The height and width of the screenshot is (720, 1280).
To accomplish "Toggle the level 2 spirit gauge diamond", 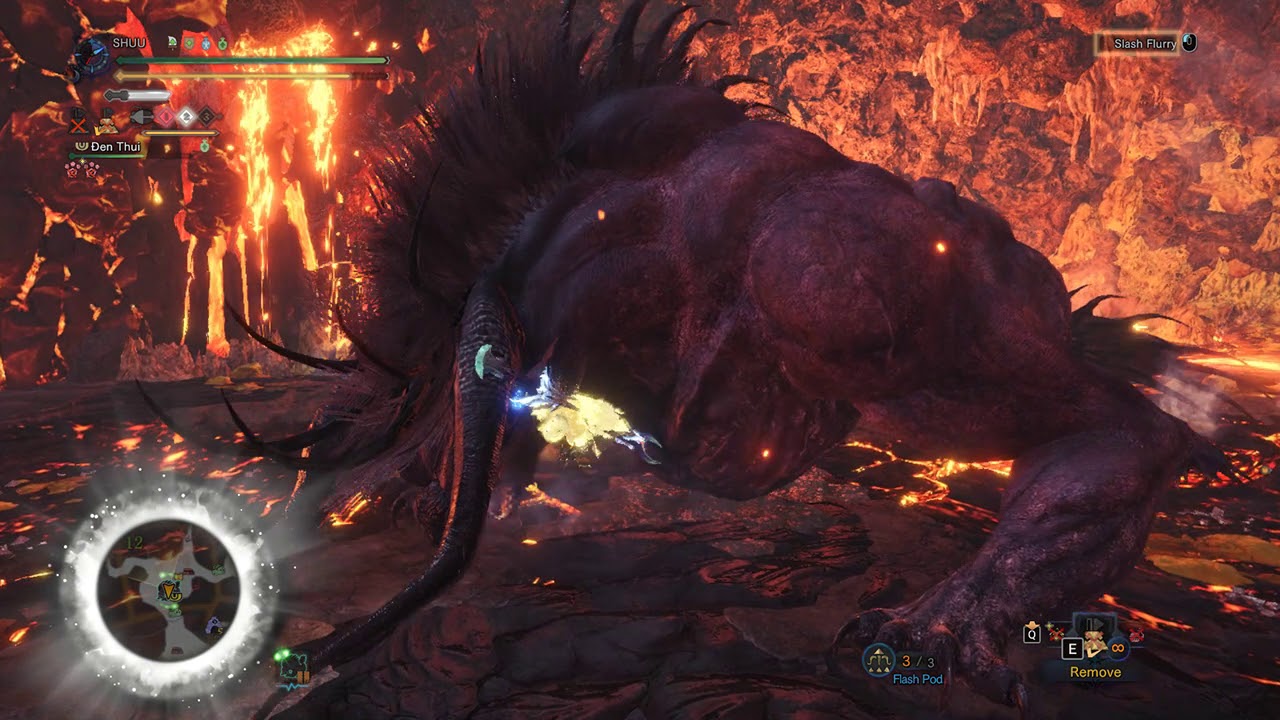I will pos(186,116).
